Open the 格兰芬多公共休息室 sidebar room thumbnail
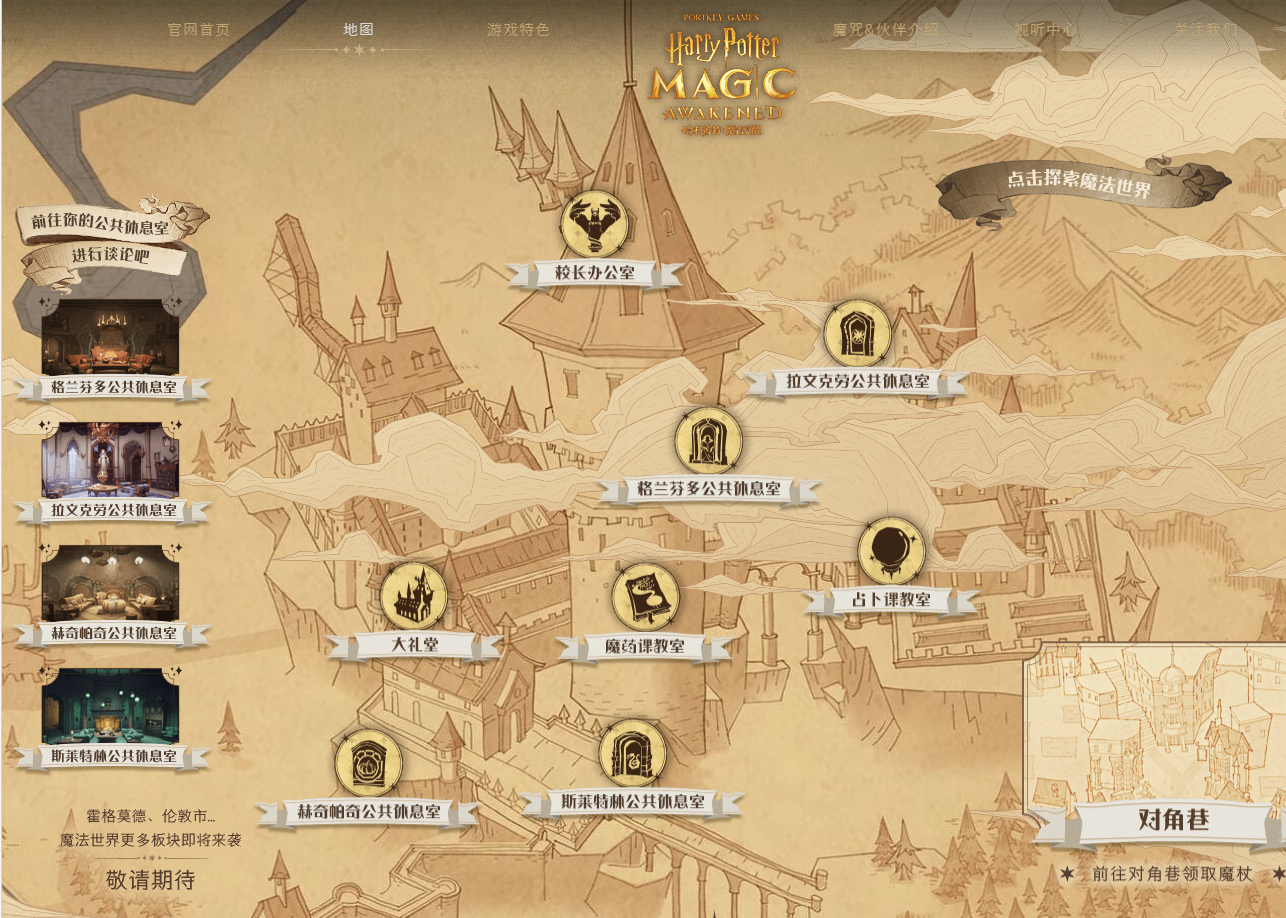 click(x=110, y=338)
